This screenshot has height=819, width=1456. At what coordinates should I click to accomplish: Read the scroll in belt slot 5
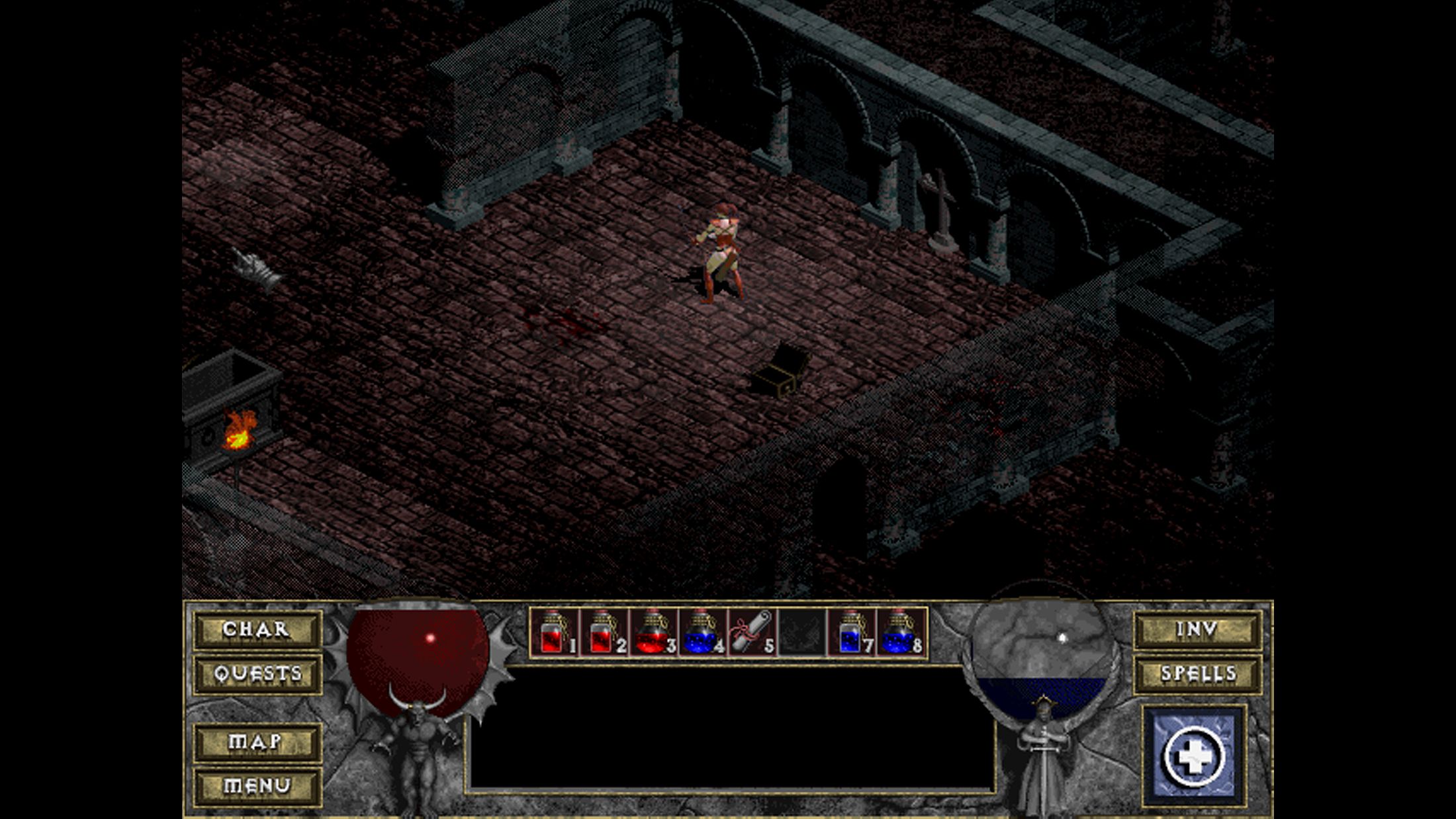tap(752, 633)
